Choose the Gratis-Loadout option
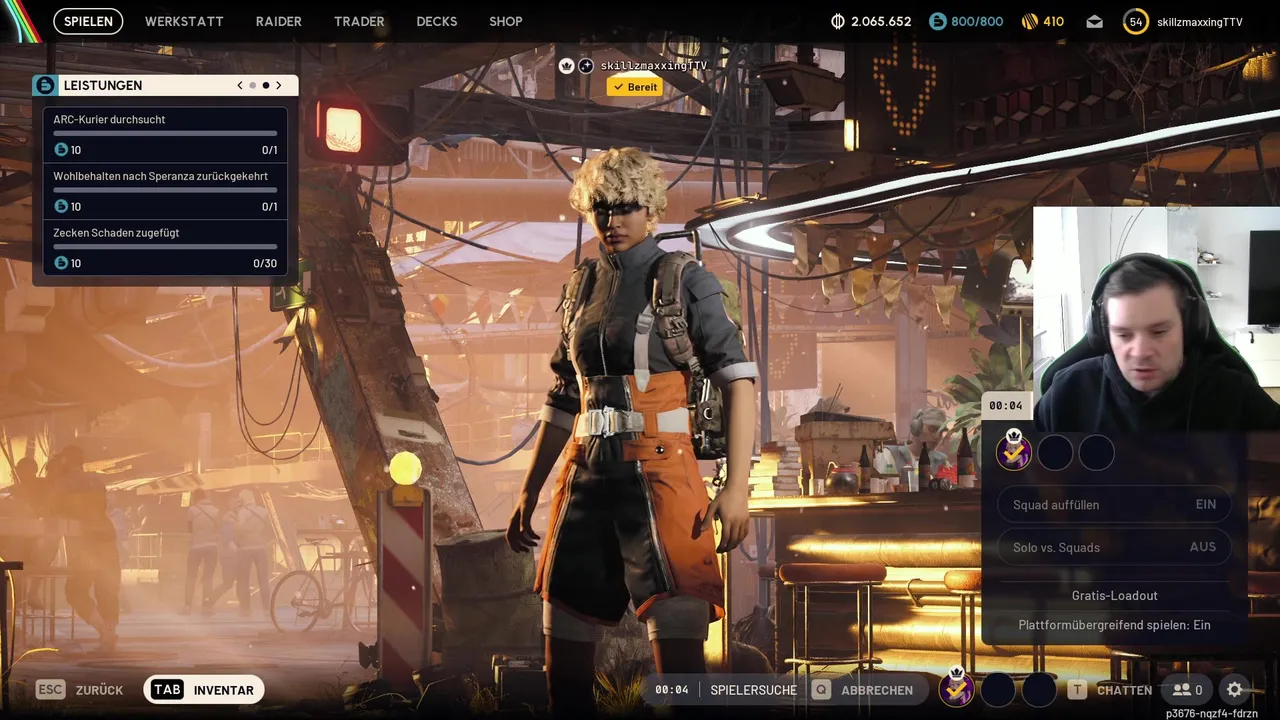 point(1114,595)
